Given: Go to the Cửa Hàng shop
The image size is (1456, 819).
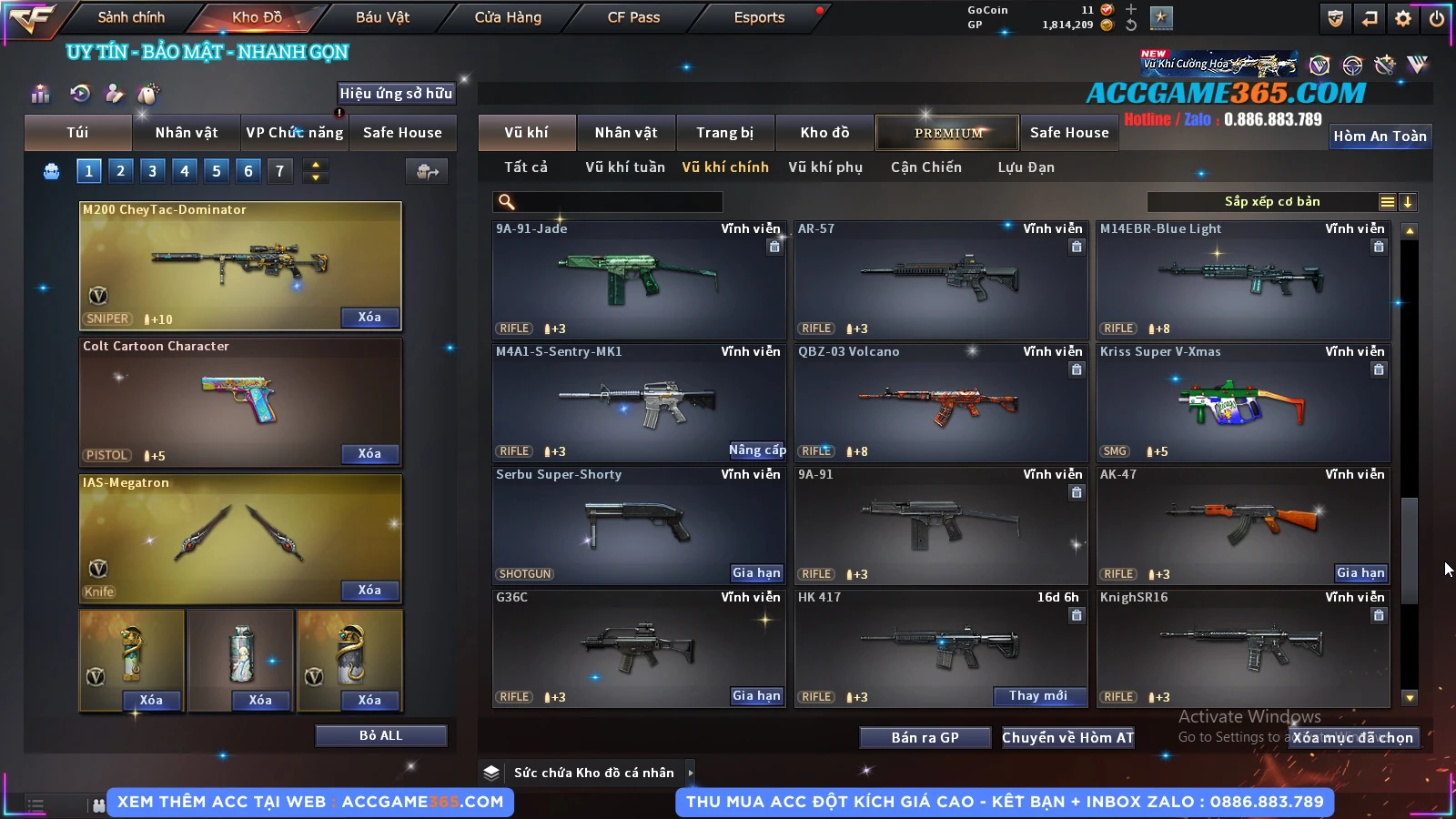Looking at the screenshot, I should (508, 17).
